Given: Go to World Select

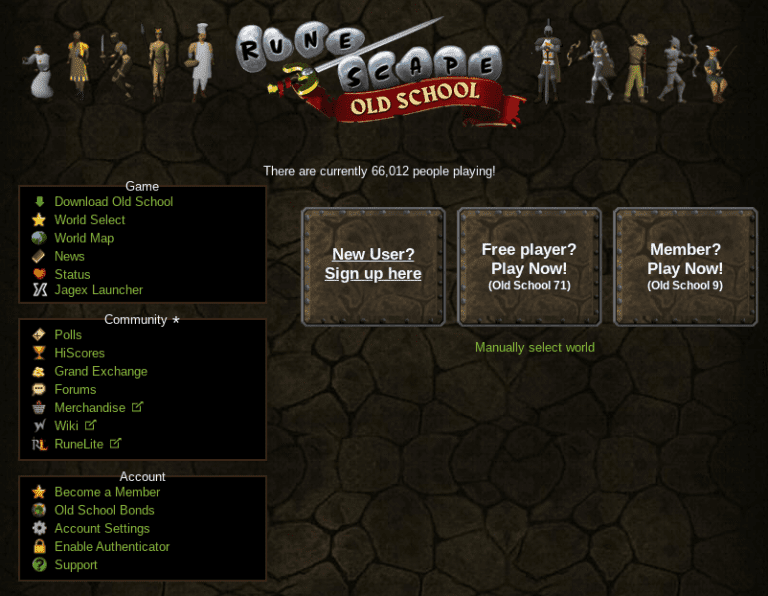Looking at the screenshot, I should (90, 220).
